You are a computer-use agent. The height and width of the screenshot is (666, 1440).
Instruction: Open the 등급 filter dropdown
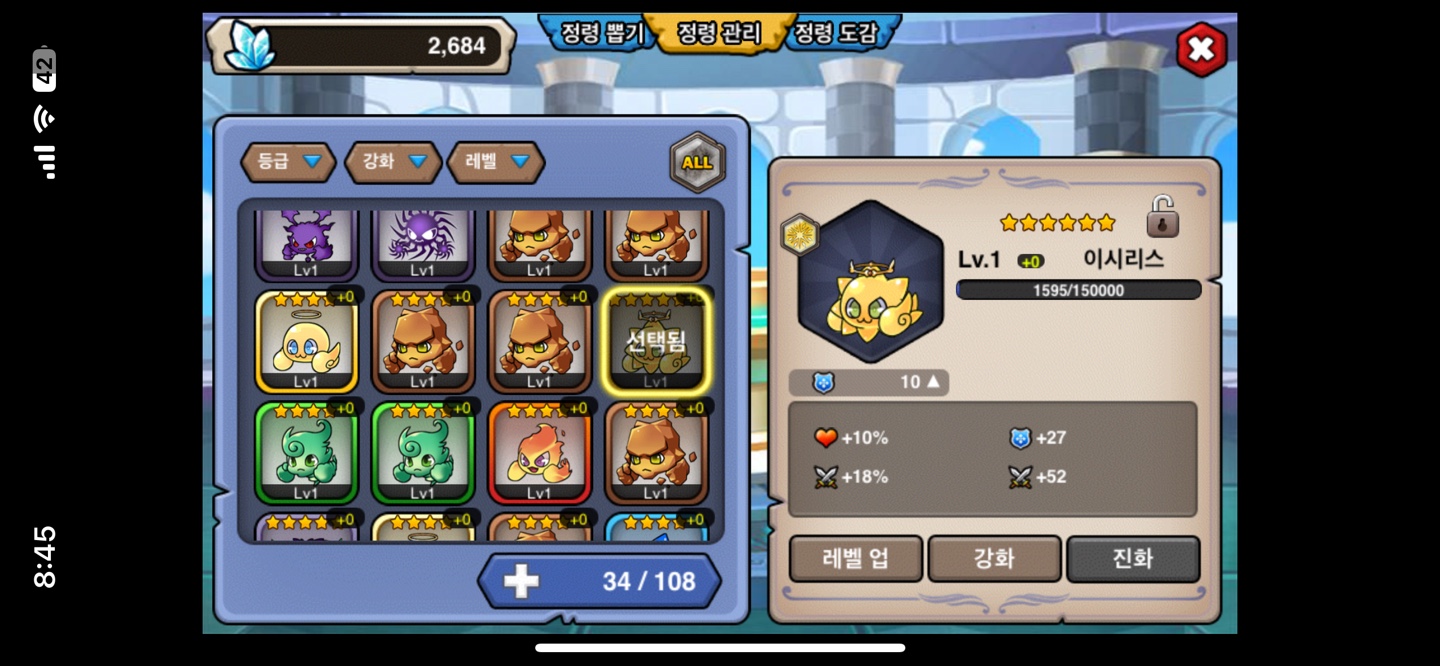click(288, 162)
